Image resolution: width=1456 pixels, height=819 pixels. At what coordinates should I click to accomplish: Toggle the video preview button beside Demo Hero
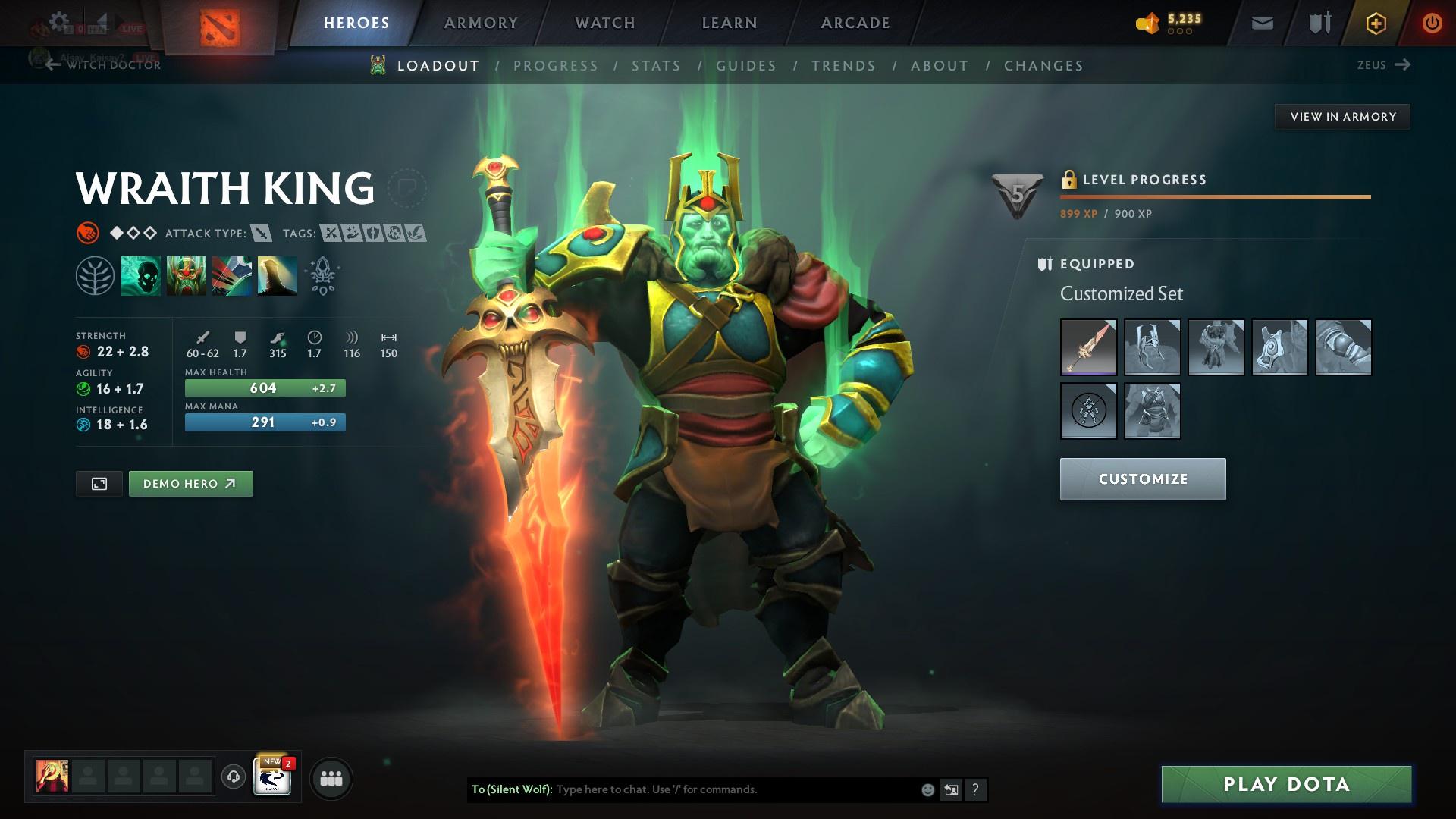pos(99,483)
